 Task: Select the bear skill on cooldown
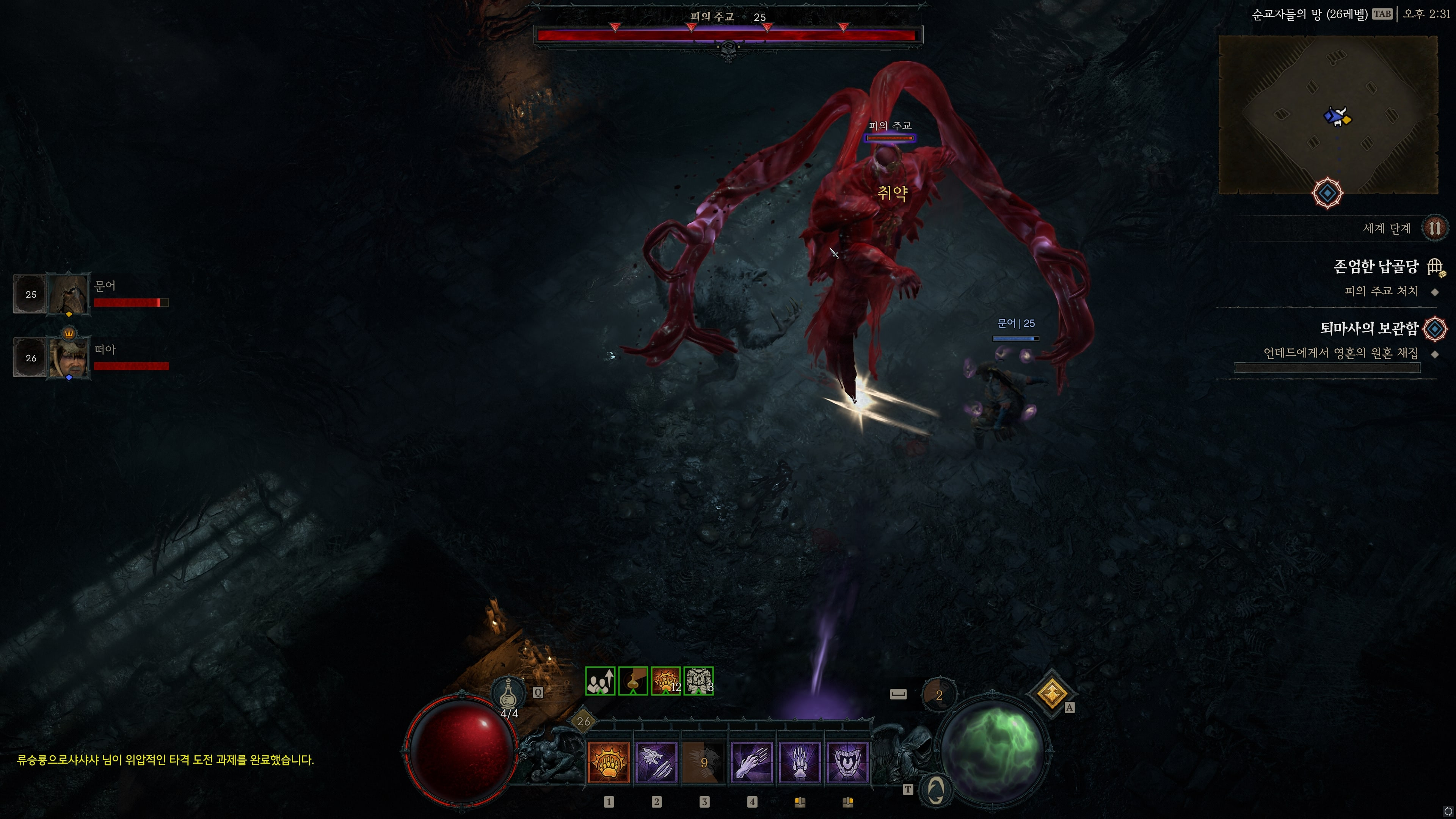(x=704, y=762)
